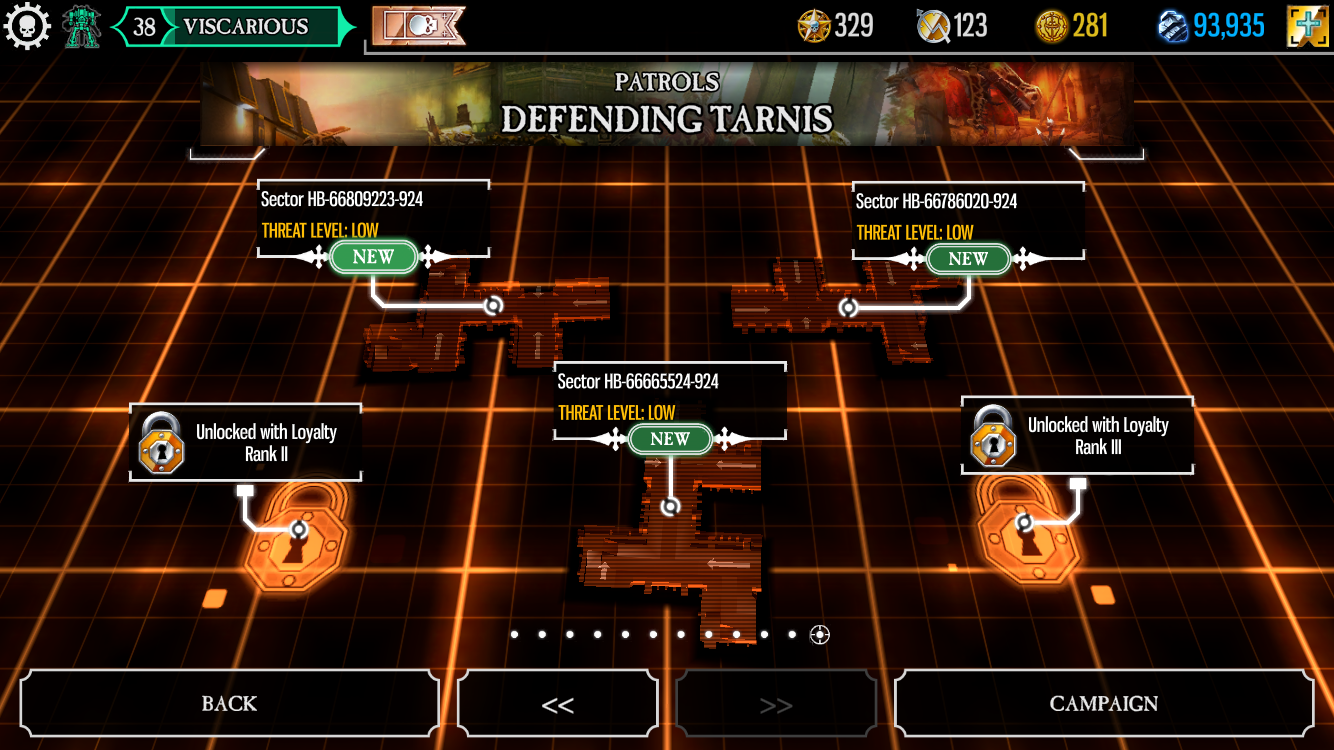The image size is (1334, 750).
Task: Switch to the Campaign view
Action: (1103, 703)
